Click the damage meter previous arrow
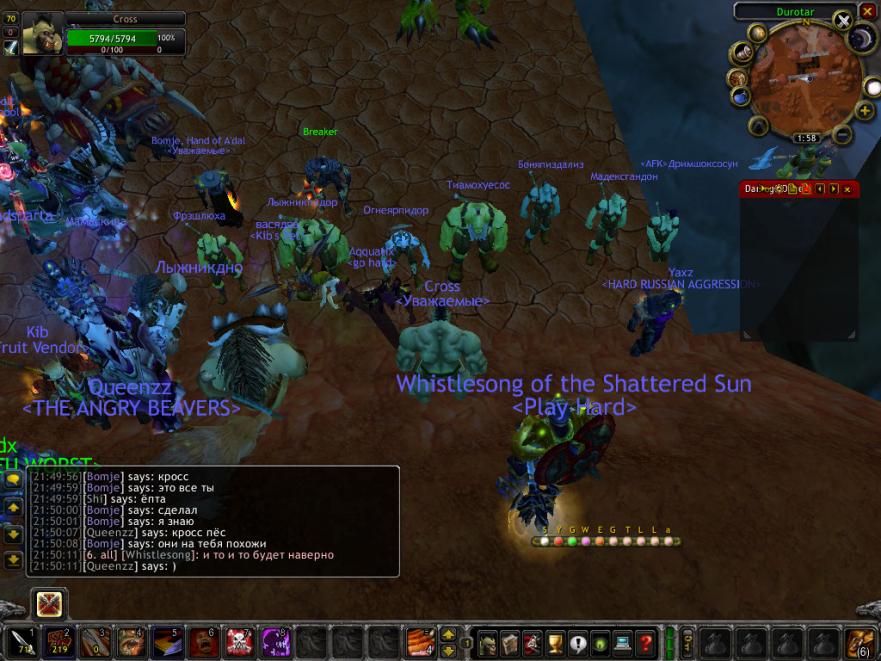 (819, 188)
